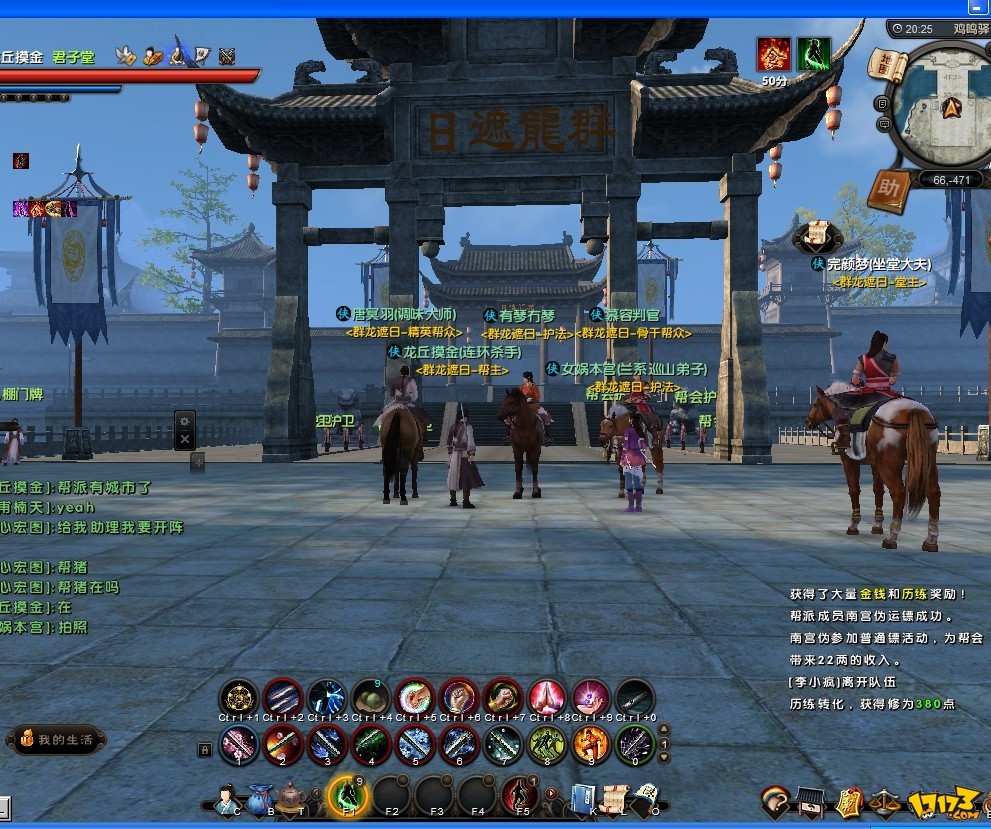Open the balance scales trade icon
The image size is (991, 829).
tap(886, 800)
